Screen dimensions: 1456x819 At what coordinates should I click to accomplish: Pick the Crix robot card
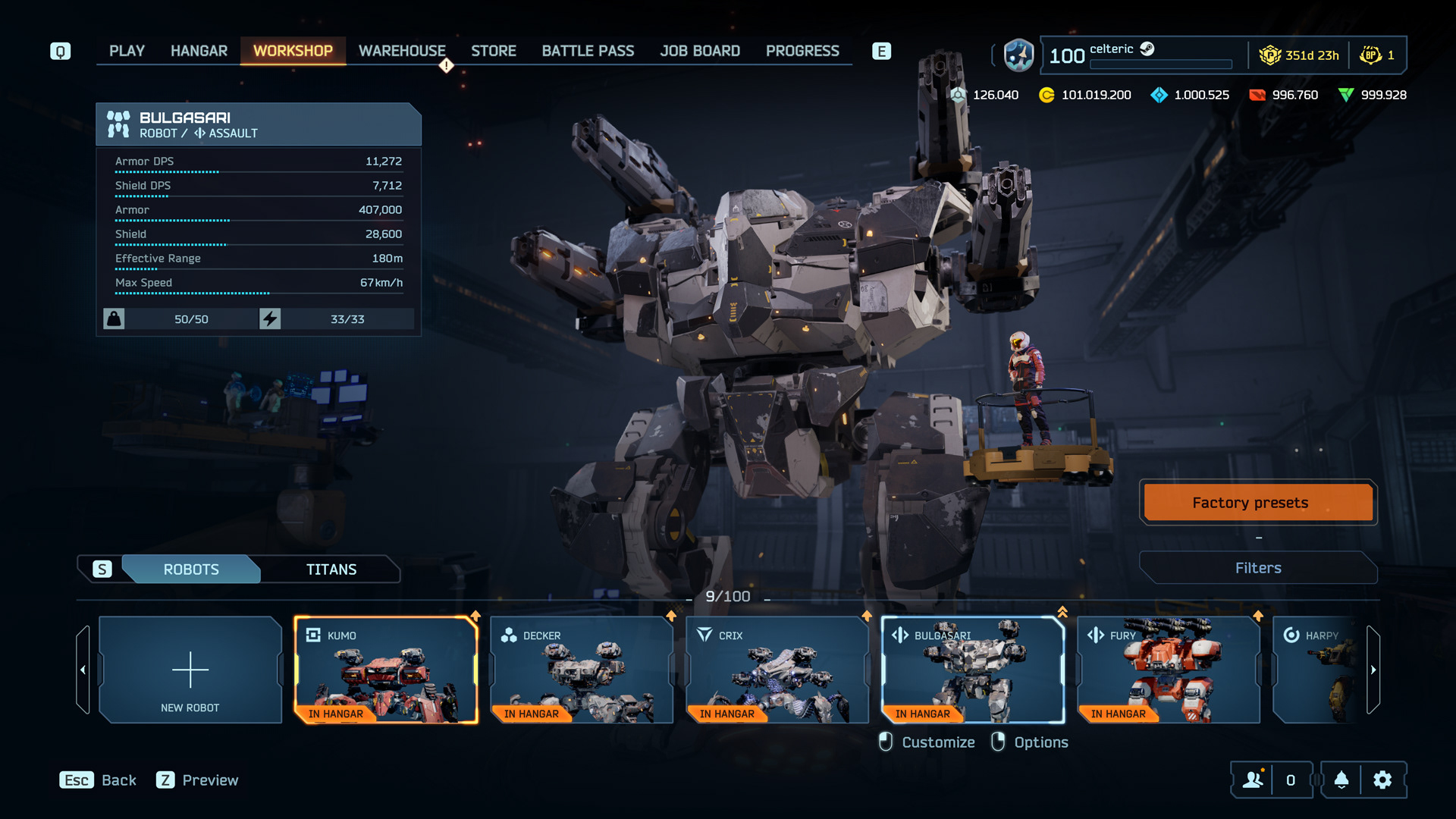[777, 670]
